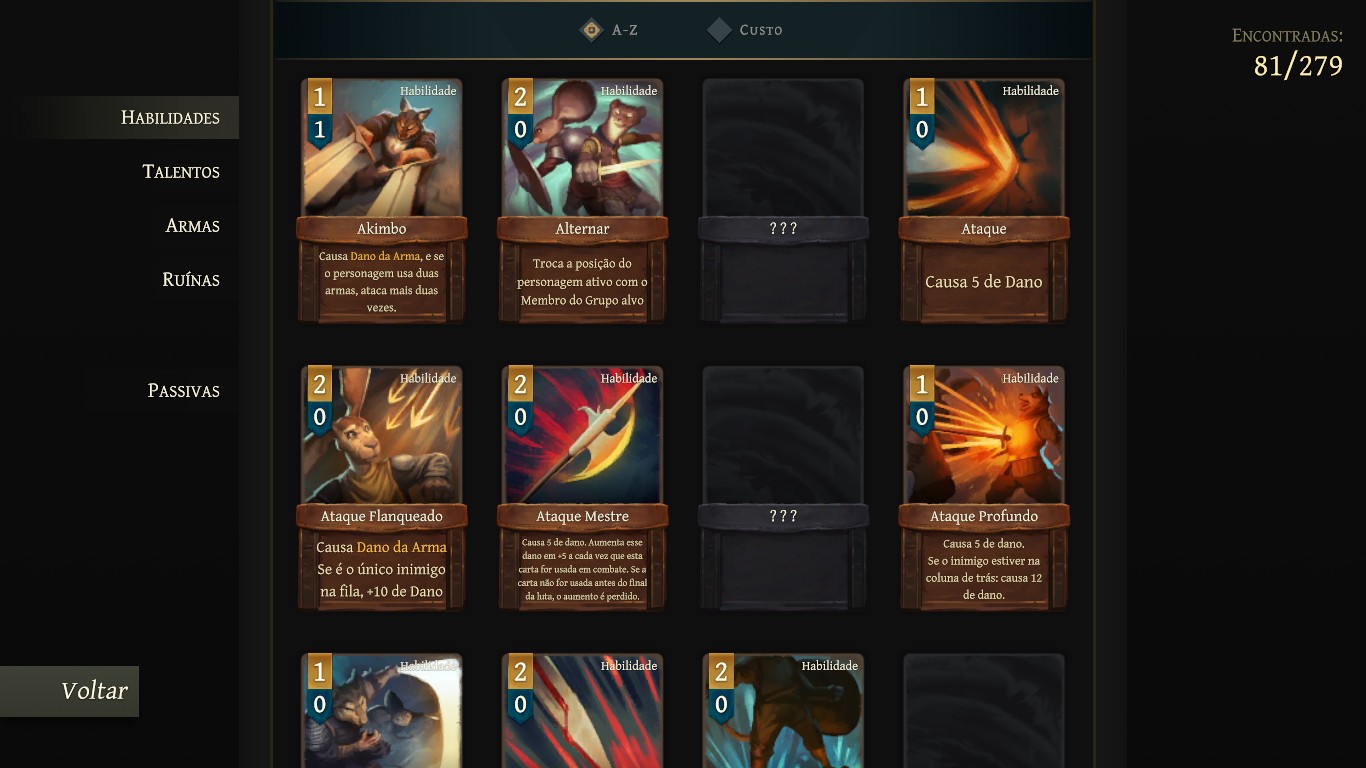Click the Custo diamond icon
Viewport: 1366px width, 768px height.
tap(718, 30)
